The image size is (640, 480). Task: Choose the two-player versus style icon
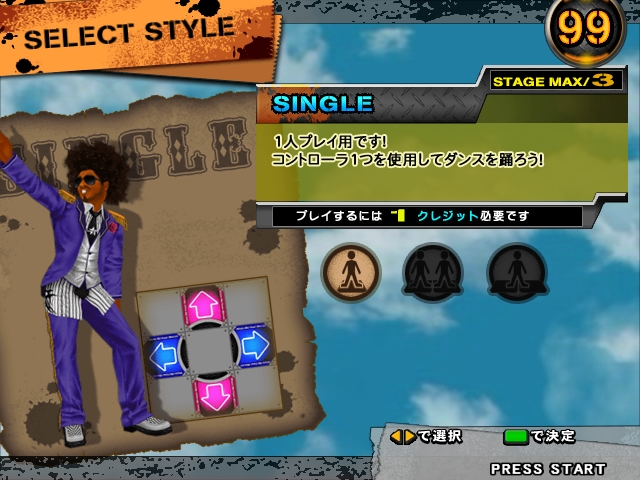[x=433, y=272]
